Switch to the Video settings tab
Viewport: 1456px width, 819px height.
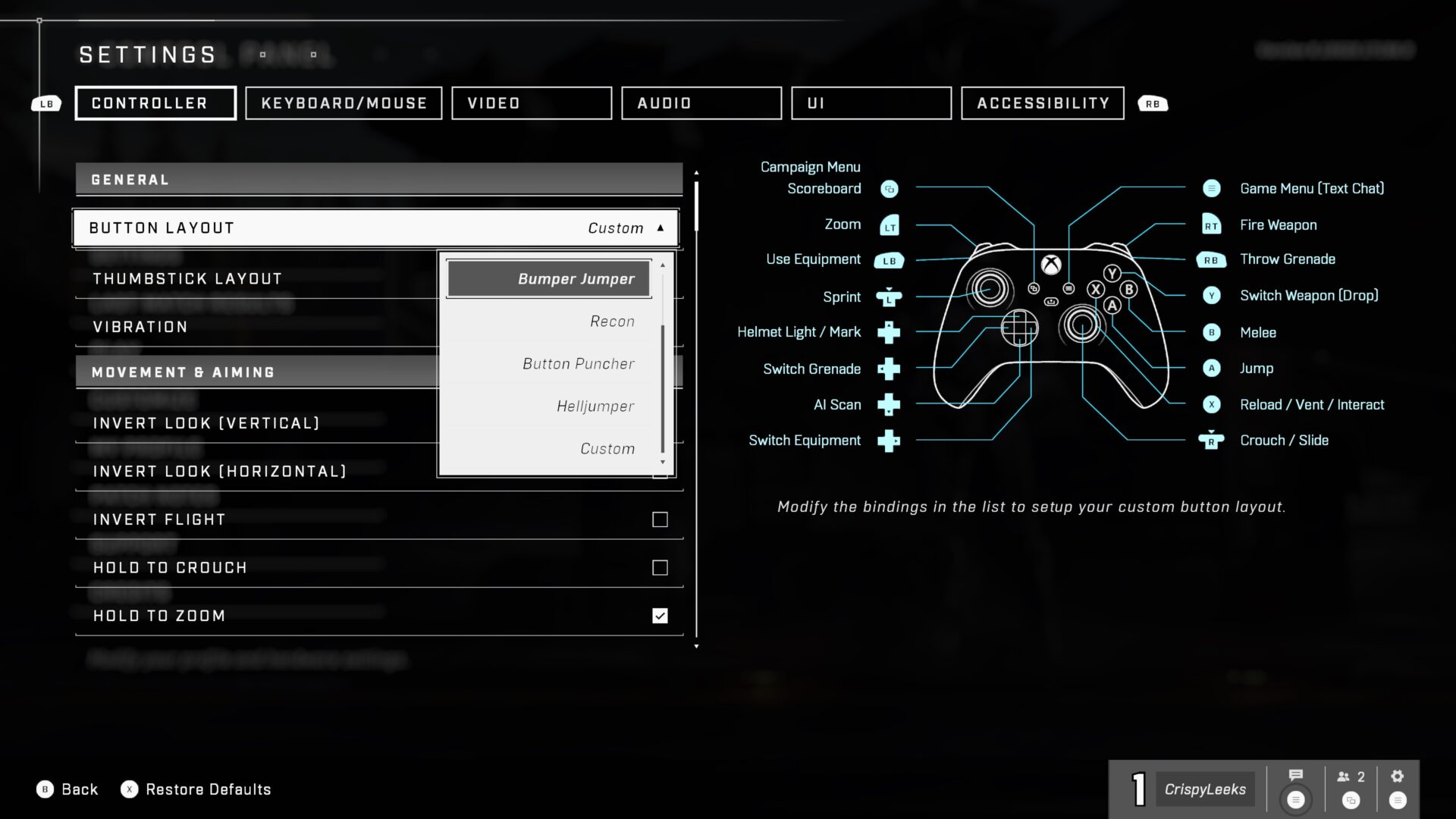point(531,103)
